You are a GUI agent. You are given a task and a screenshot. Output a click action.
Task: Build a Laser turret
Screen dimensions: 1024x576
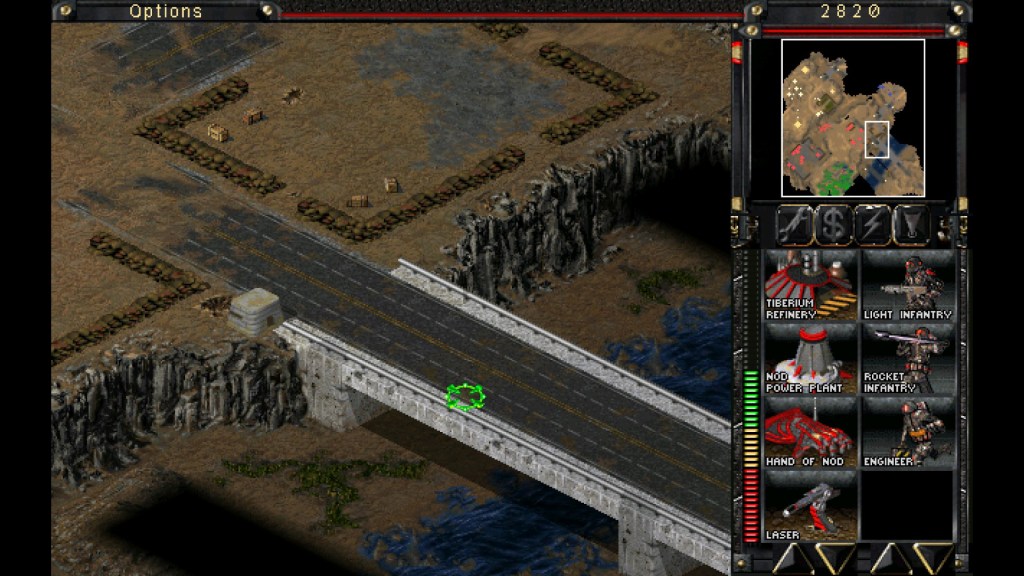pyautogui.click(x=811, y=506)
